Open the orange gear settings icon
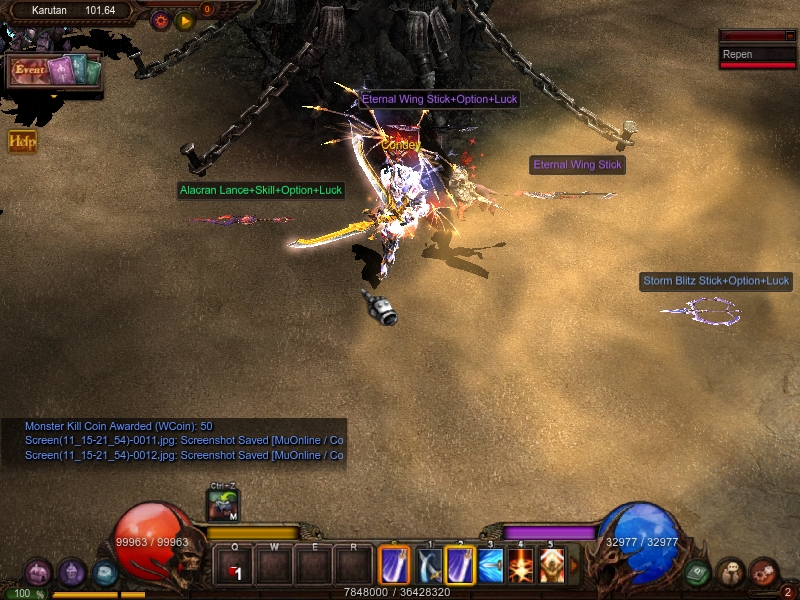Screen dimensions: 800x600 click(x=160, y=19)
